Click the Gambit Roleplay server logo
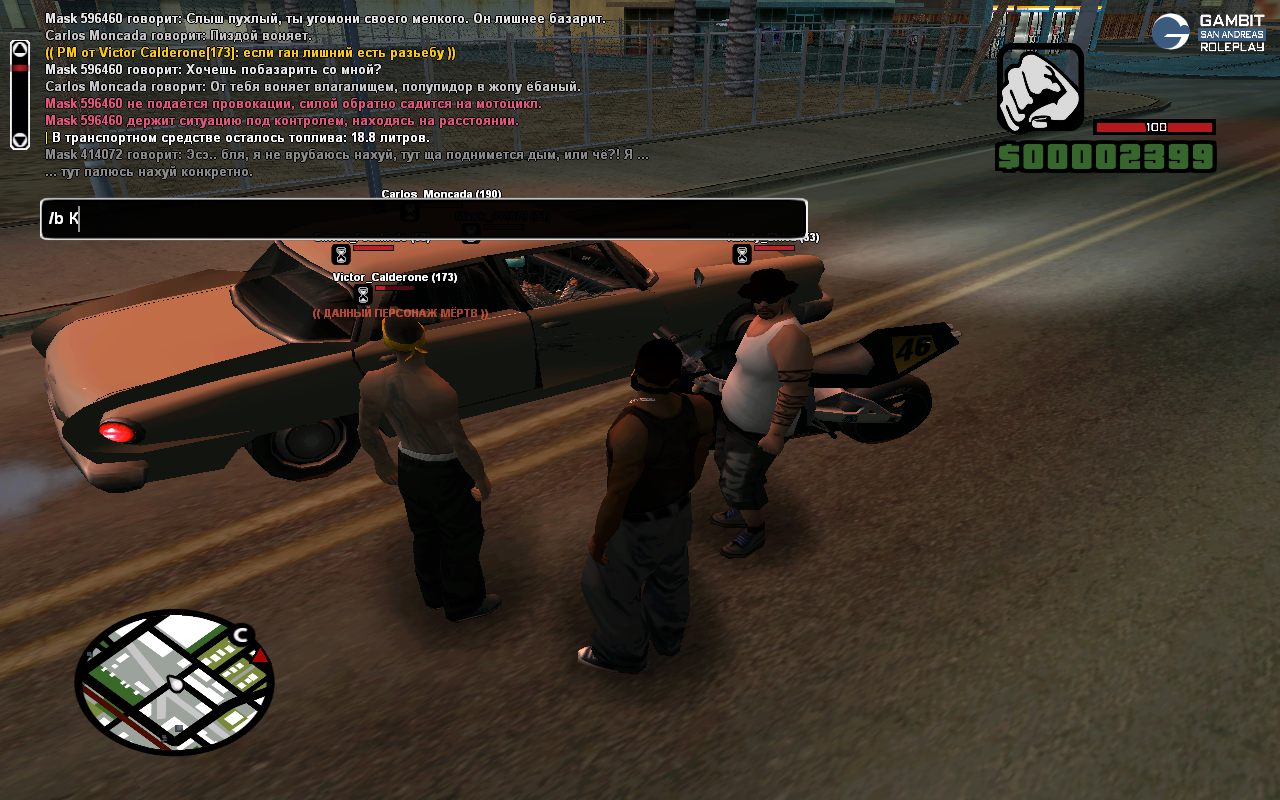1280x800 pixels. pos(1208,32)
